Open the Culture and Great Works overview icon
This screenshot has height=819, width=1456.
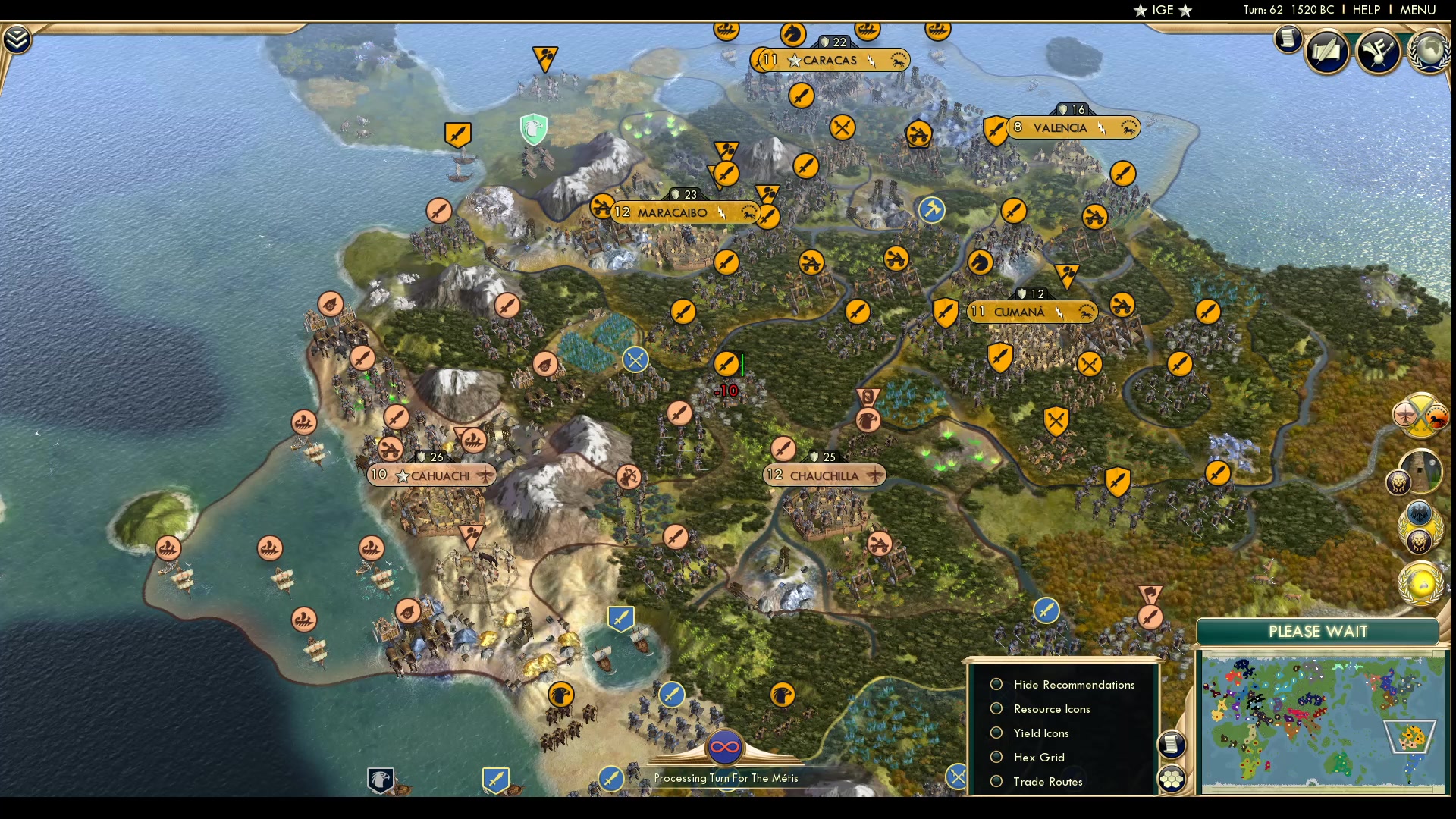(1379, 52)
